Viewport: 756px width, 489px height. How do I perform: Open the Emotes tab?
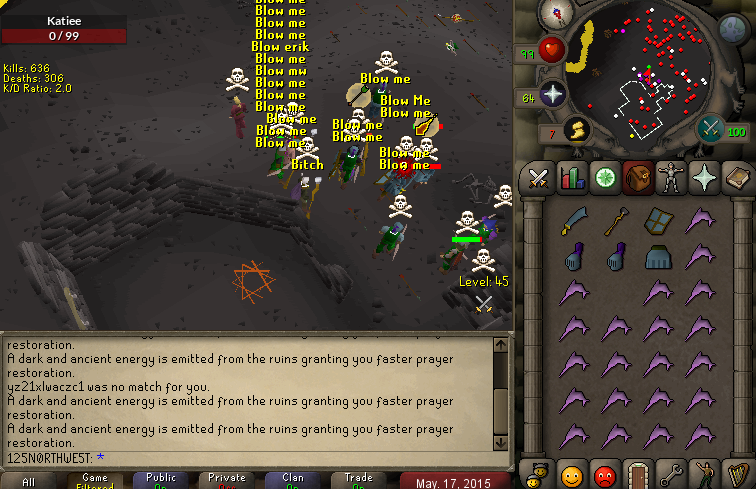coord(703,472)
